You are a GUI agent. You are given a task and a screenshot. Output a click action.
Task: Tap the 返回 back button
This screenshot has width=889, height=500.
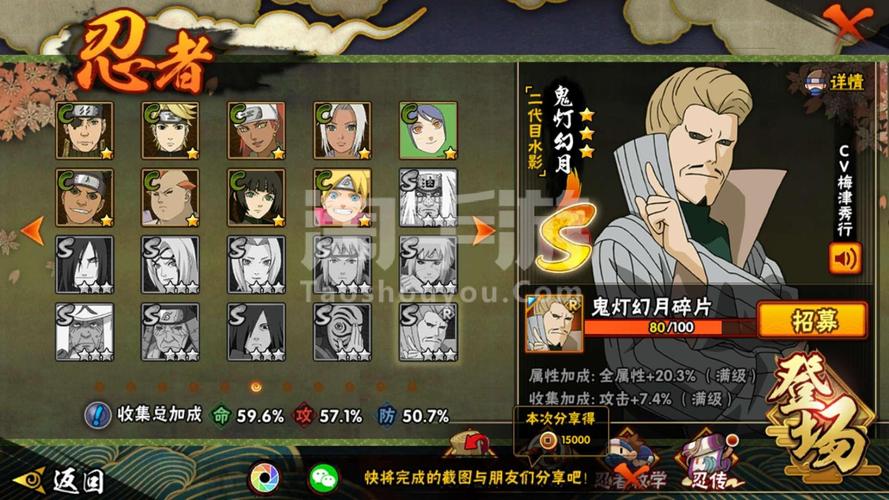click(62, 479)
